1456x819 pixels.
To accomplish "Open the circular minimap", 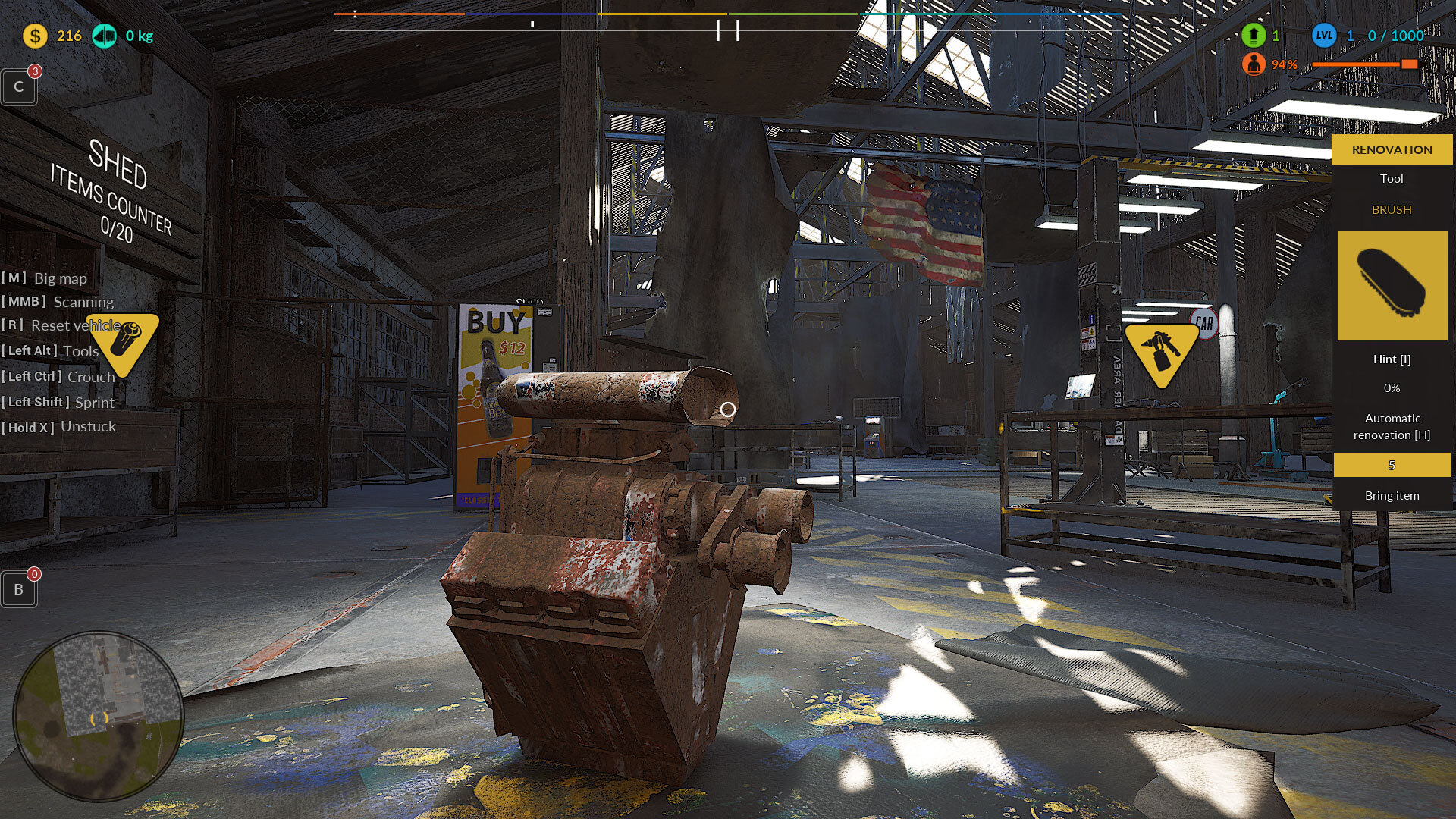I will pos(99,716).
